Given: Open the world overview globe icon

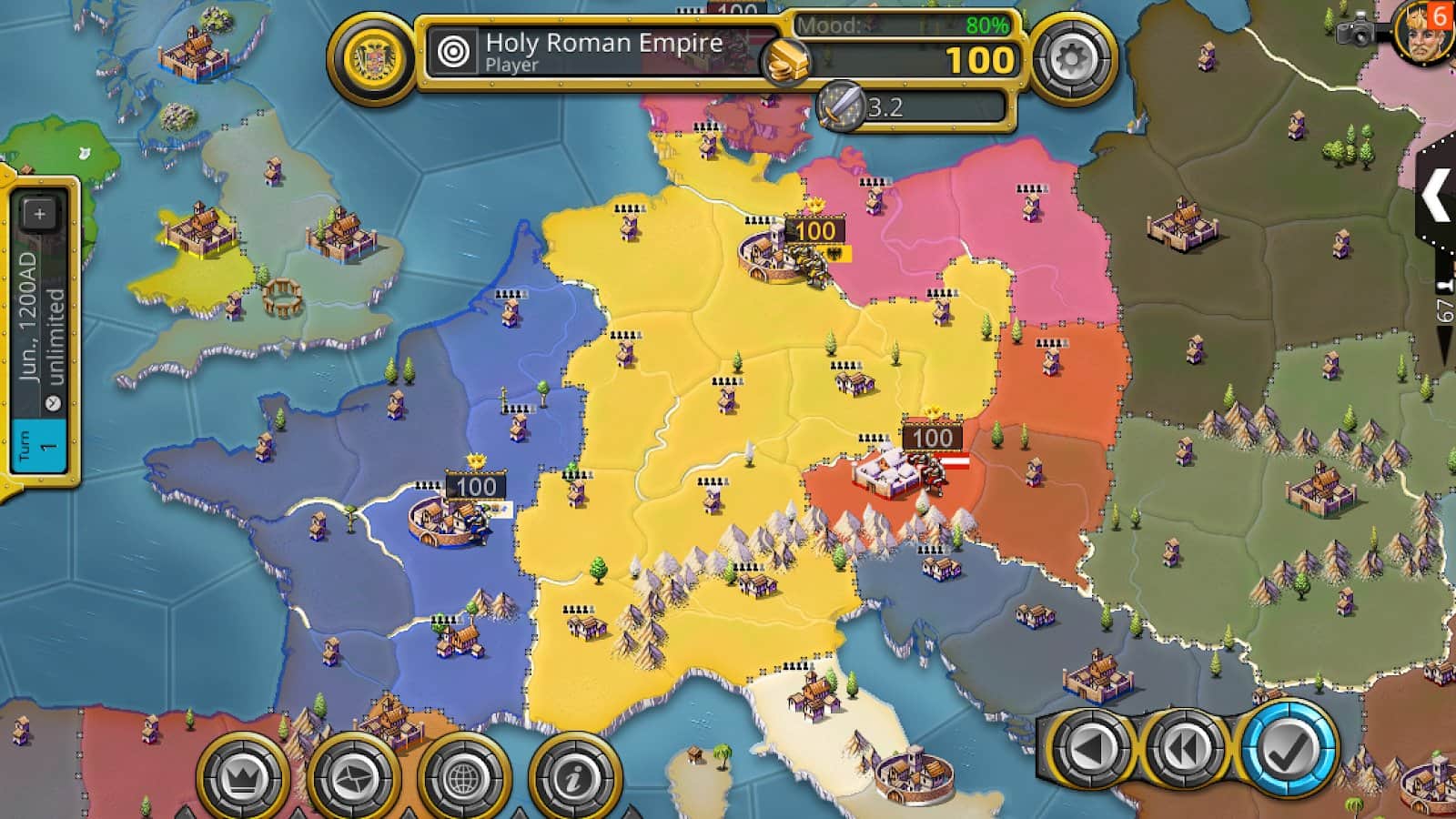Looking at the screenshot, I should (461, 776).
